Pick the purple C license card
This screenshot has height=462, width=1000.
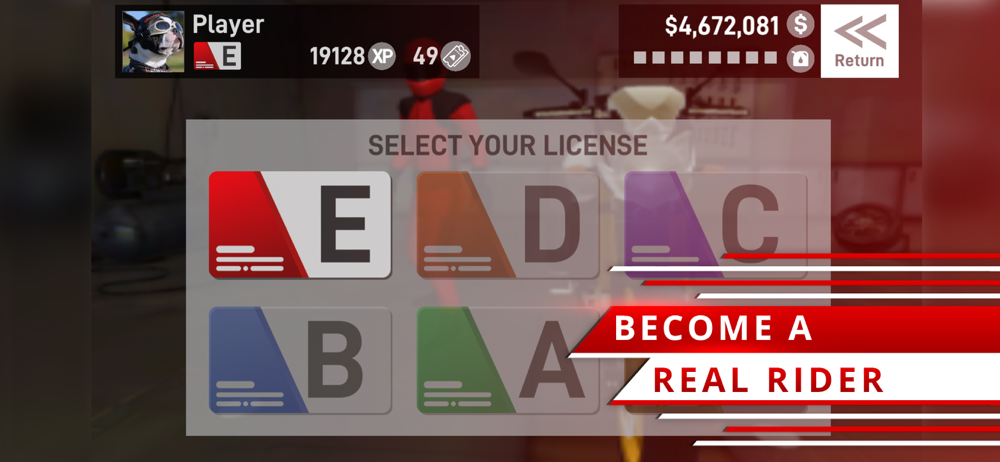(x=714, y=220)
